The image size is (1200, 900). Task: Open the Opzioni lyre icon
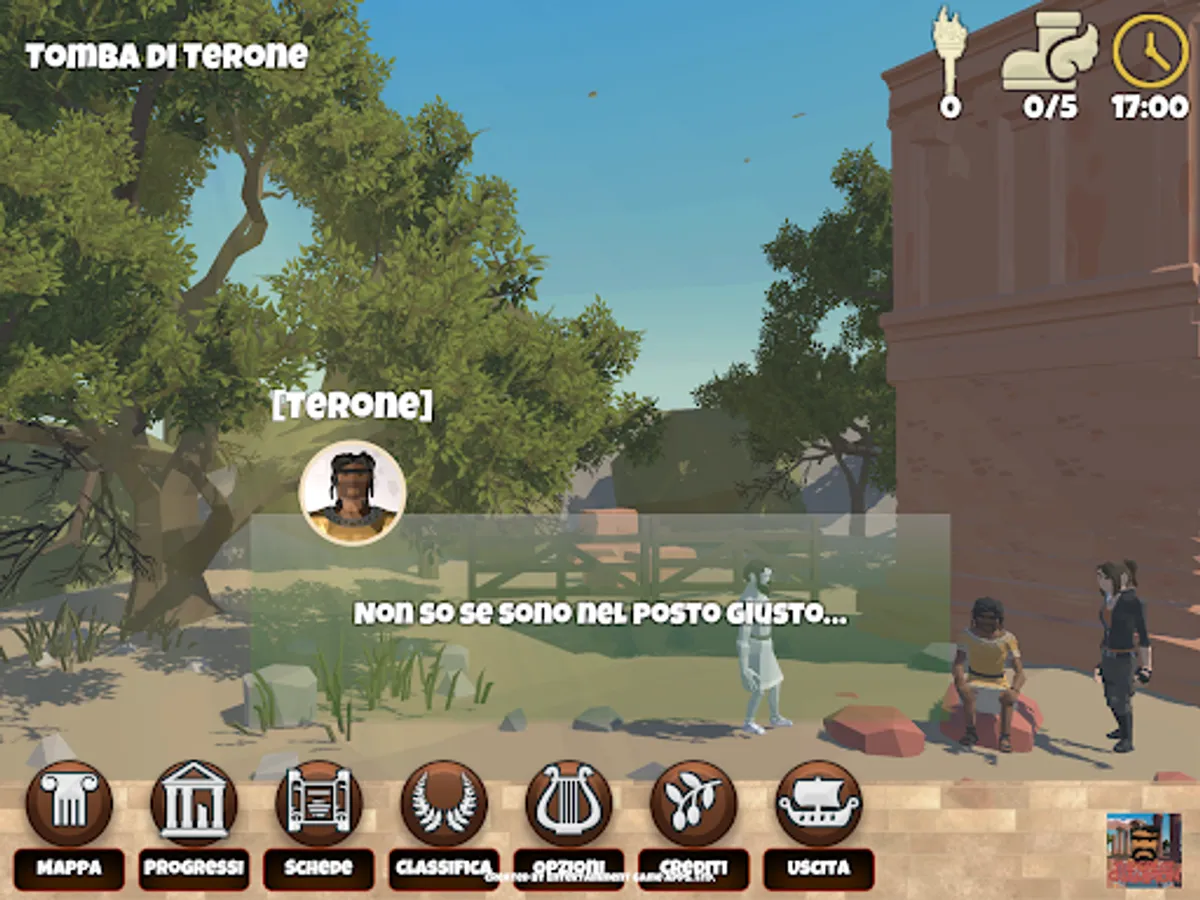tap(569, 803)
